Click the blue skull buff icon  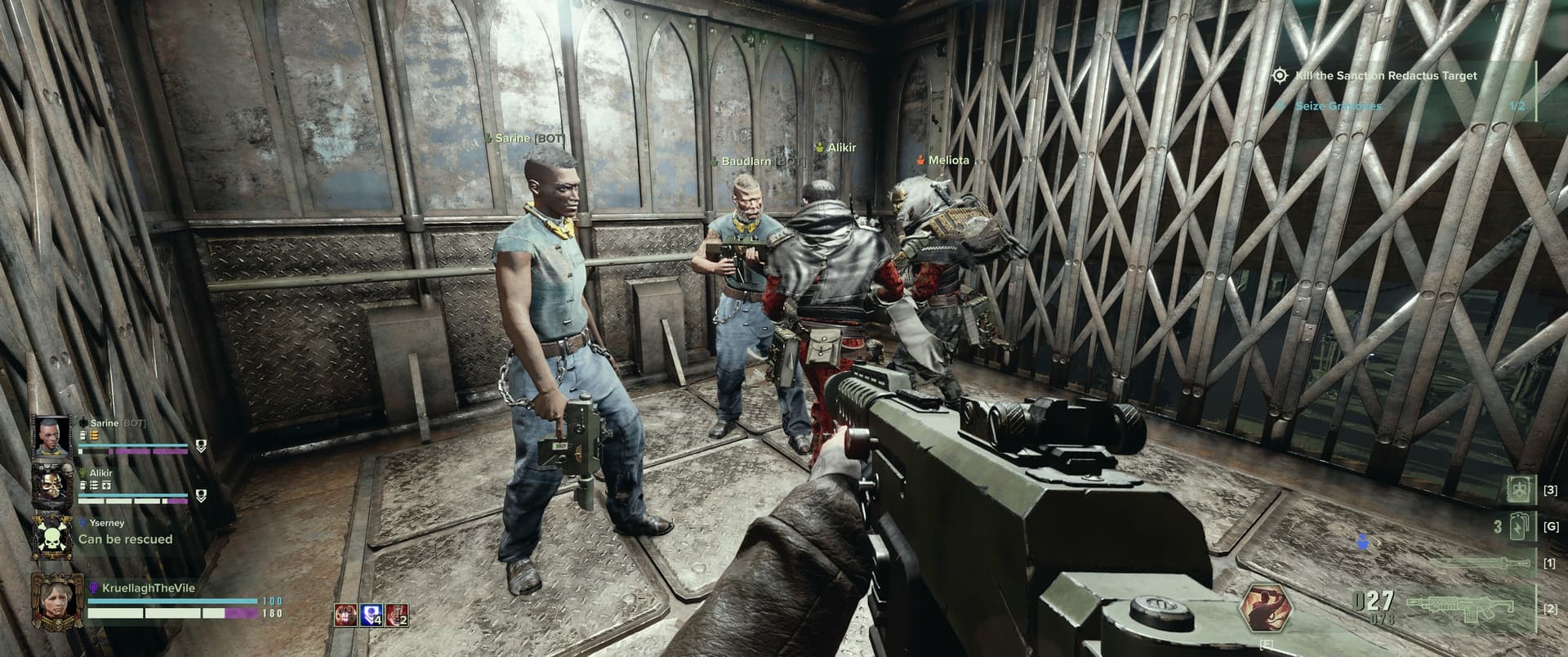click(x=372, y=615)
